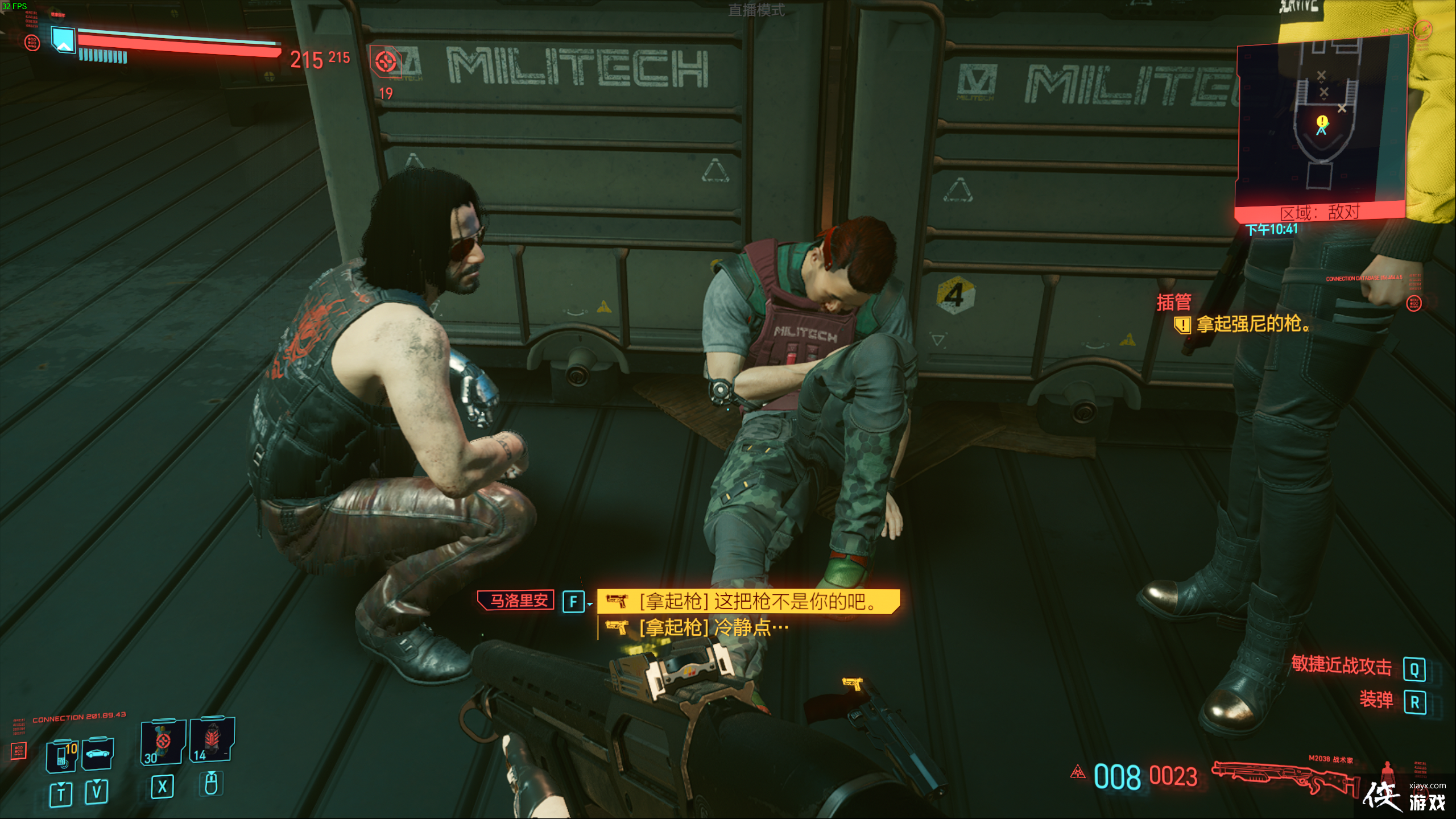The image size is (1456, 819).
Task: Click the yellow quest marker on the minimap
Action: coord(1322,121)
